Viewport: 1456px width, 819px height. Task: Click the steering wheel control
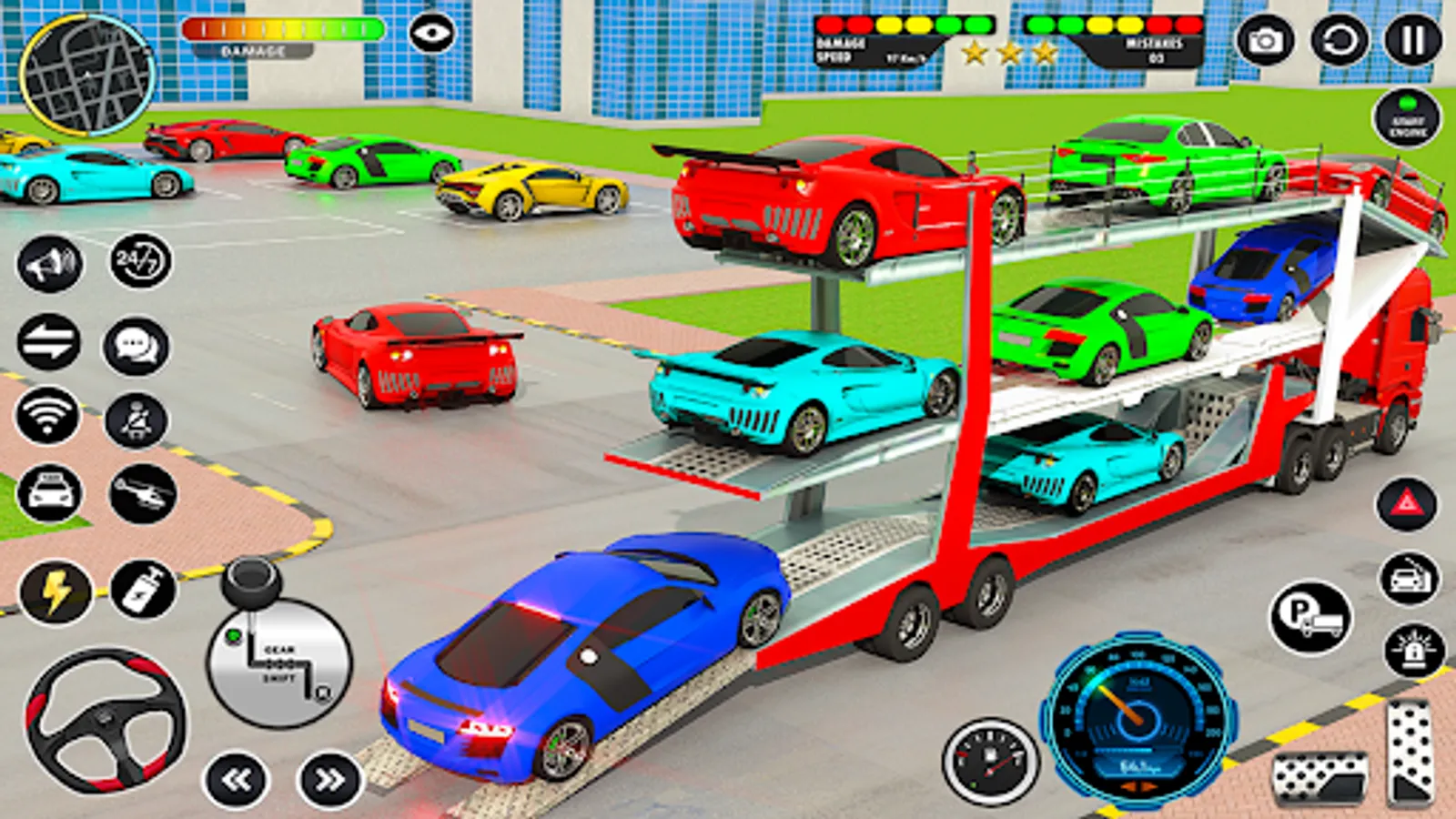click(x=106, y=719)
